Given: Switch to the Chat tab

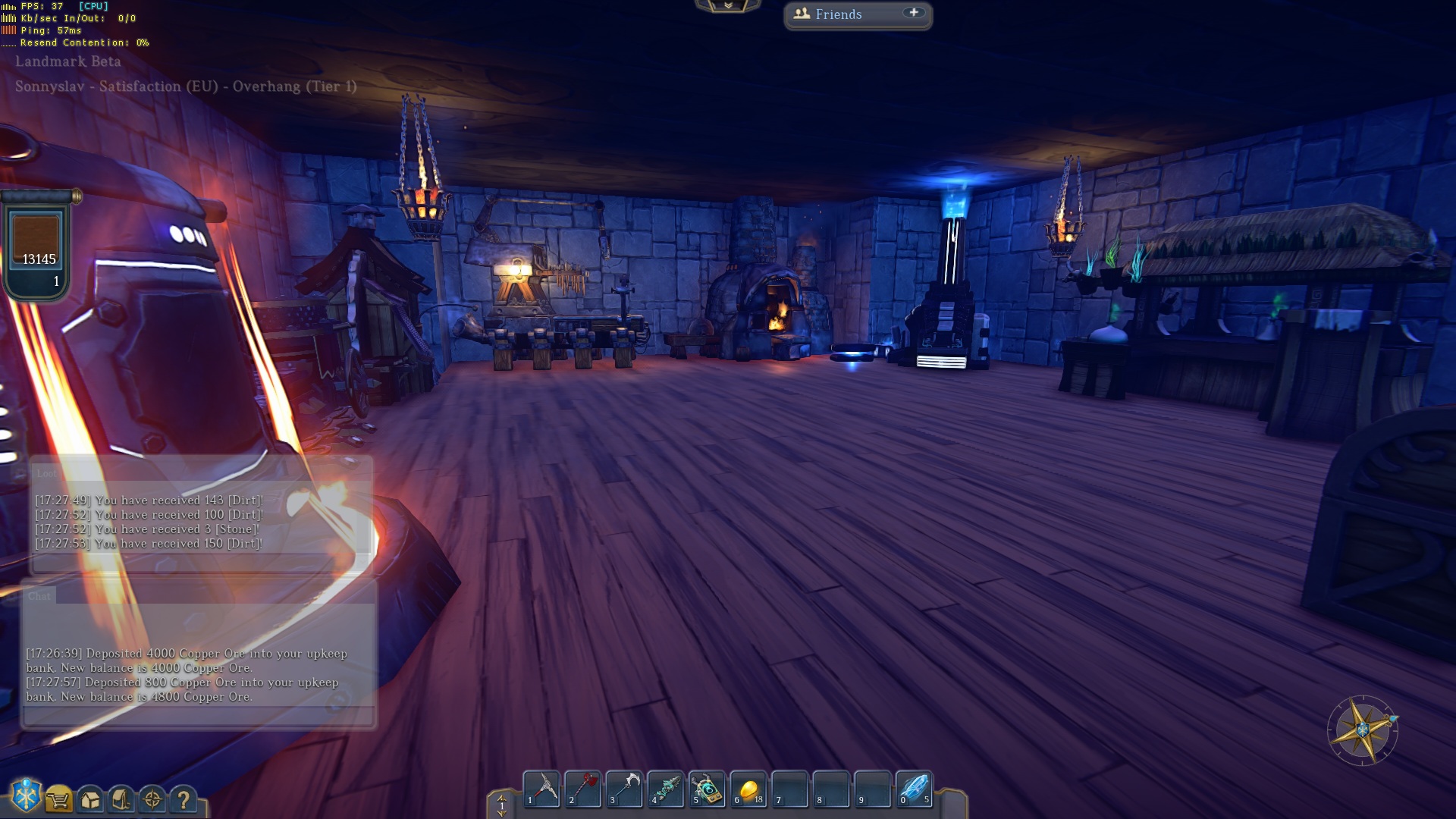Looking at the screenshot, I should pos(39,596).
